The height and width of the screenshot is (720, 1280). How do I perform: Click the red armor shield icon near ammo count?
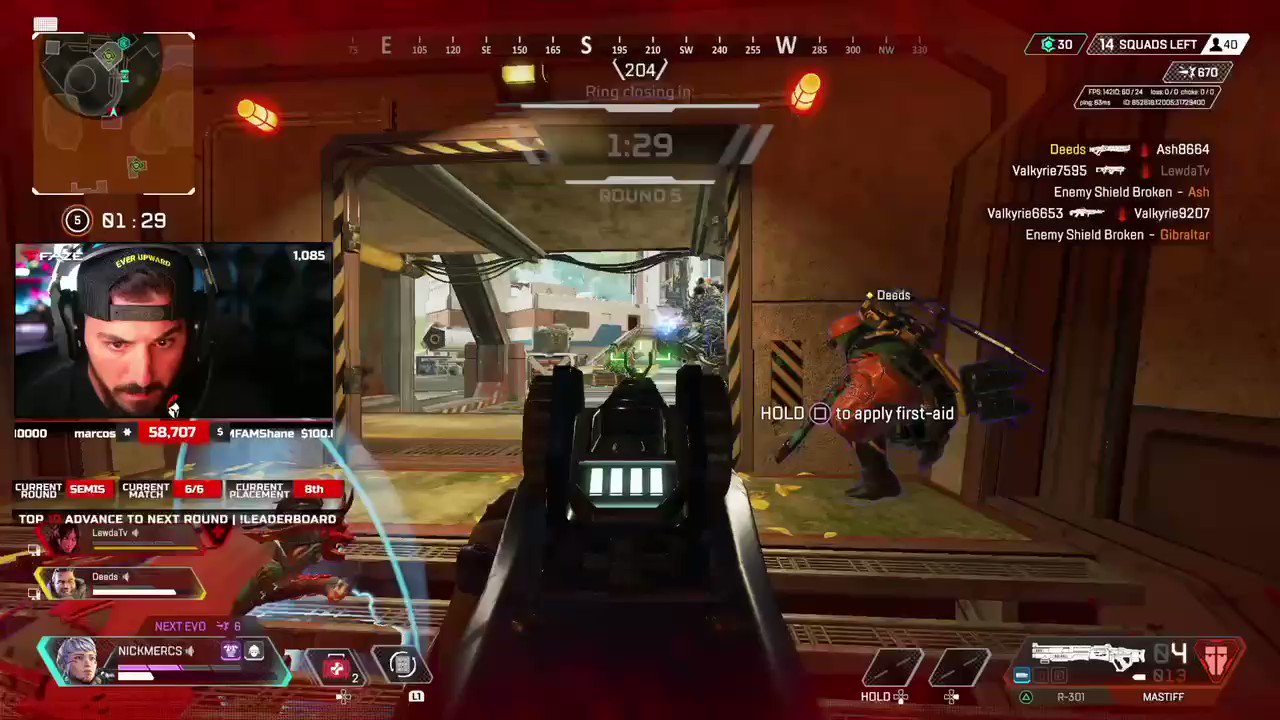(1217, 660)
